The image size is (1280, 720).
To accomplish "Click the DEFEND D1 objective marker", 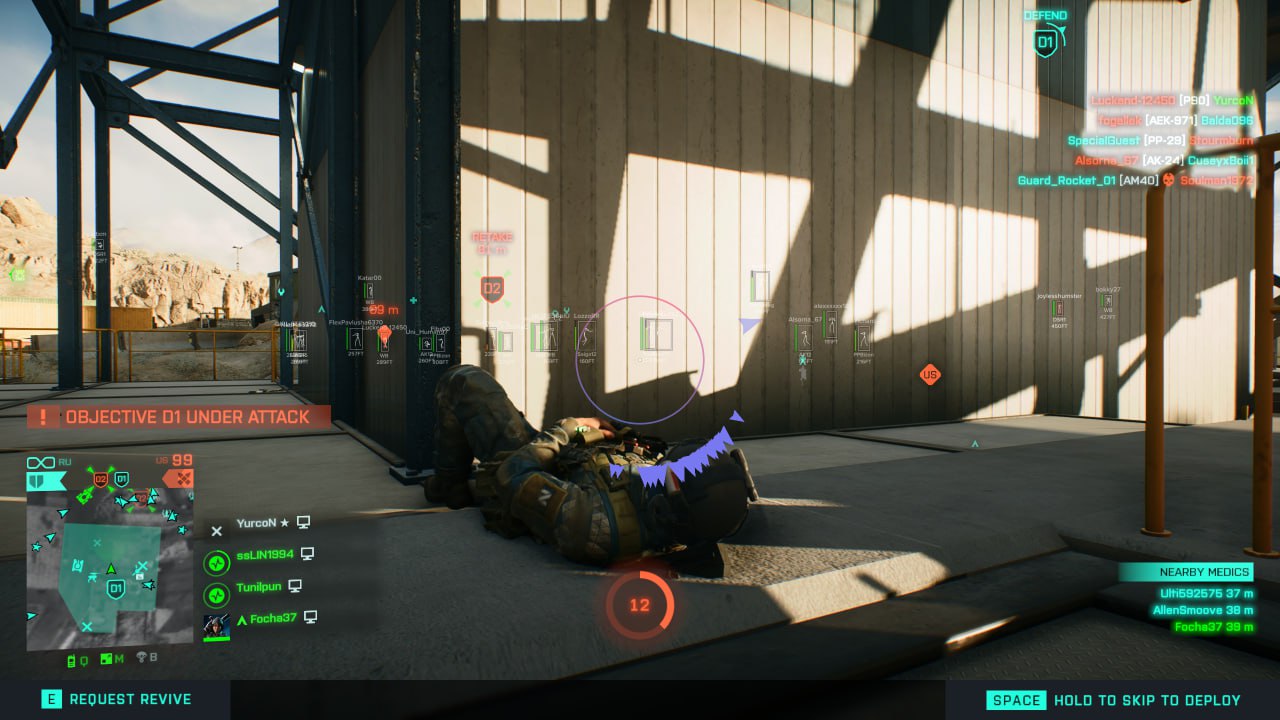I will [1045, 42].
